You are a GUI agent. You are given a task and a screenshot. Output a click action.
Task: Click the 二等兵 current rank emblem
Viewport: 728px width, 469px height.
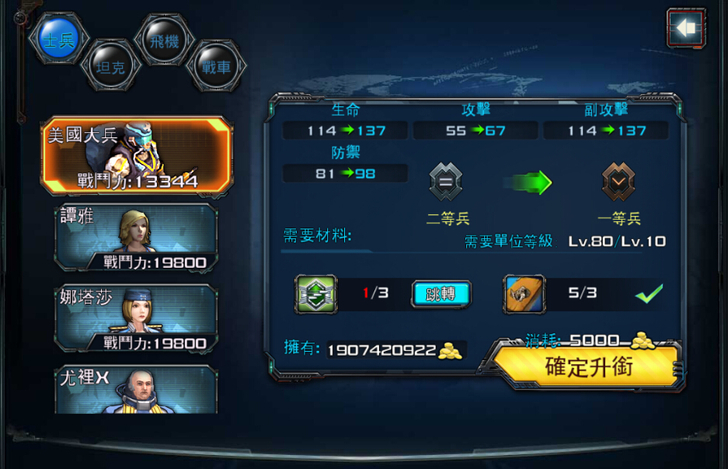pos(445,181)
